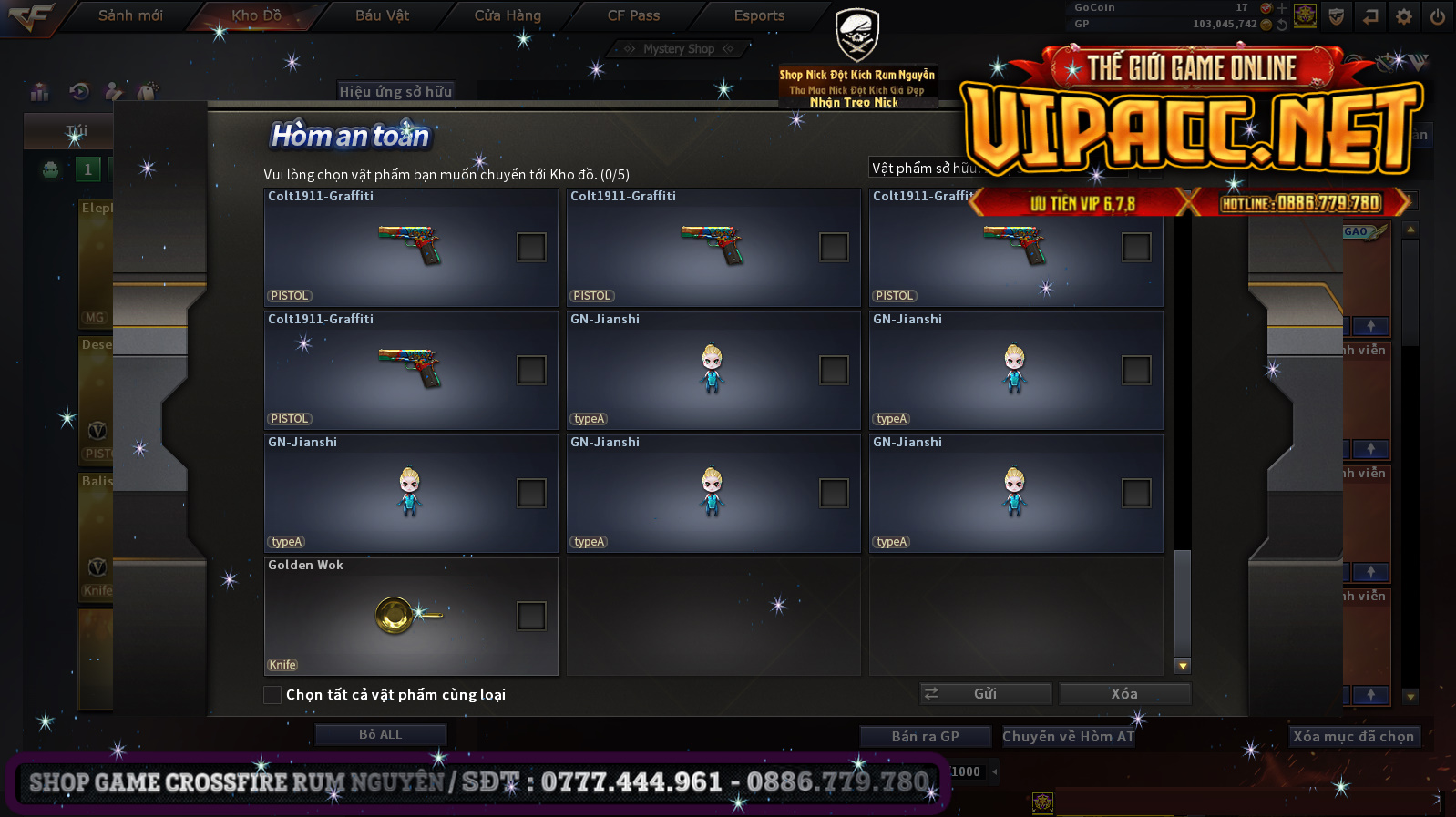Image resolution: width=1456 pixels, height=817 pixels.
Task: Click Chuyển về Hòm AT
Action: click(x=1068, y=736)
